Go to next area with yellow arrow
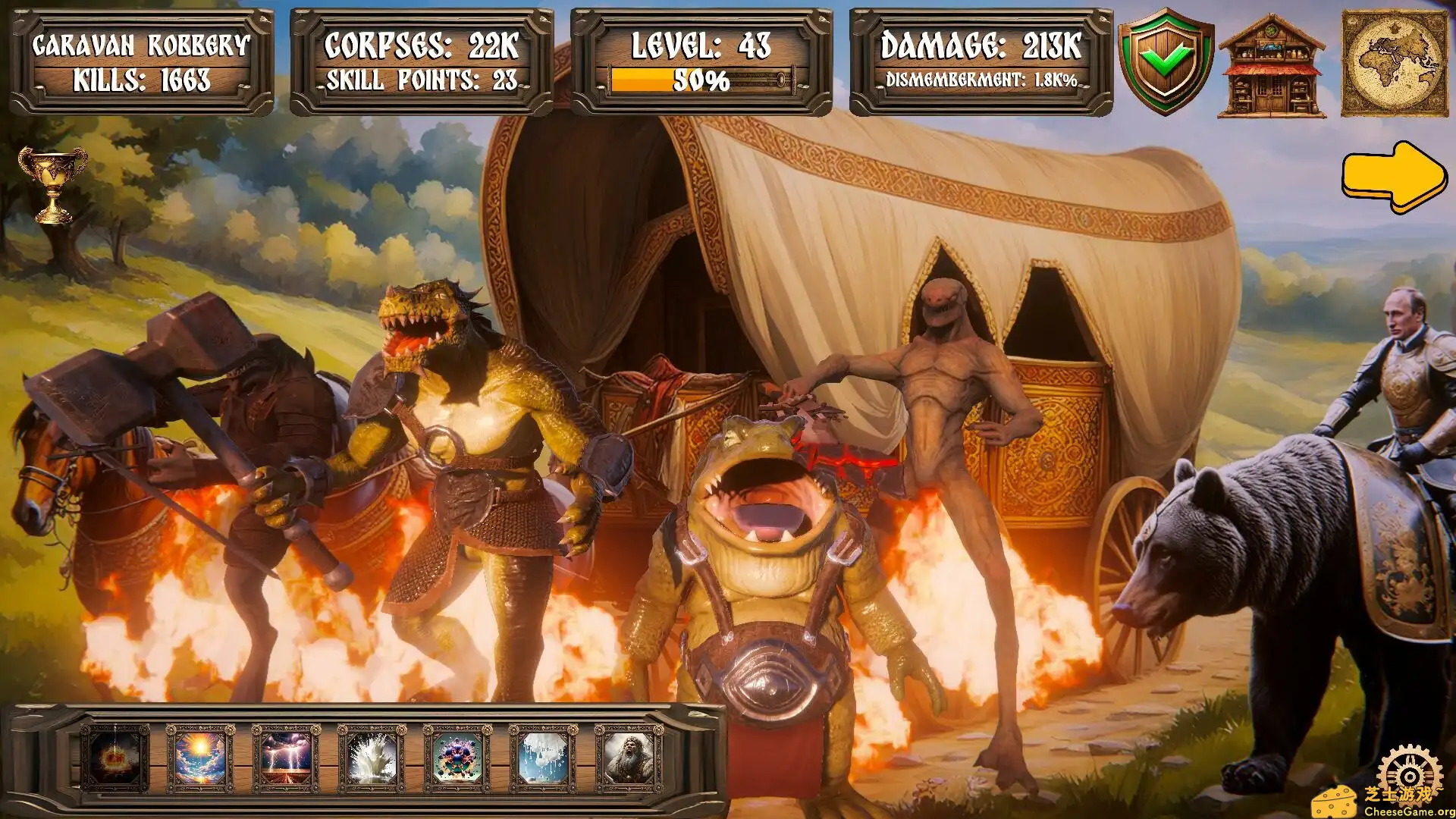The image size is (1456, 819). tap(1394, 177)
